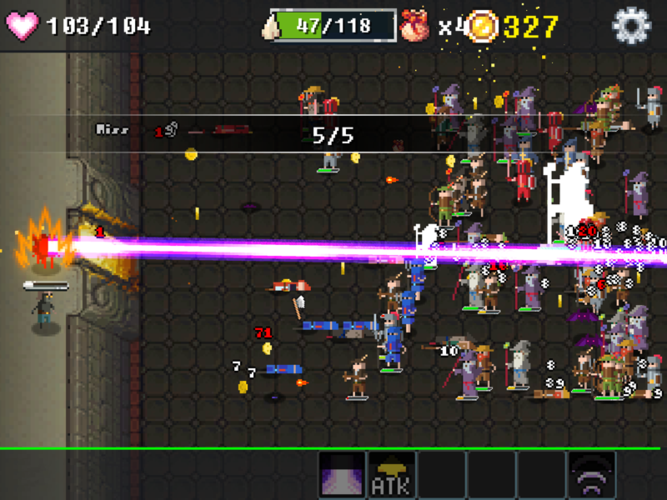Tap the red loot bag icon
This screenshot has height=500, width=667.
point(416,25)
